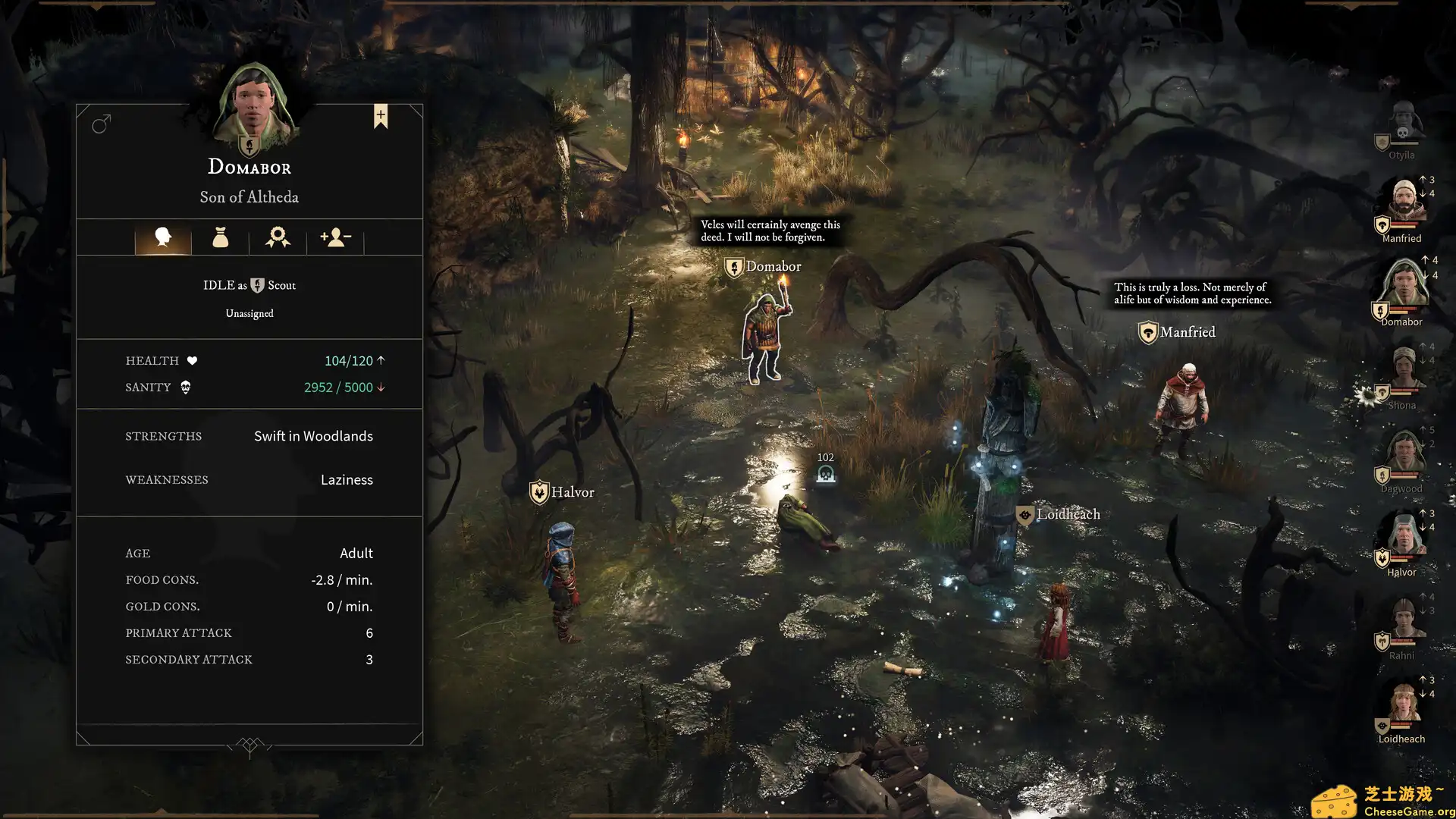Select the Manfried unit name label

tap(1187, 332)
